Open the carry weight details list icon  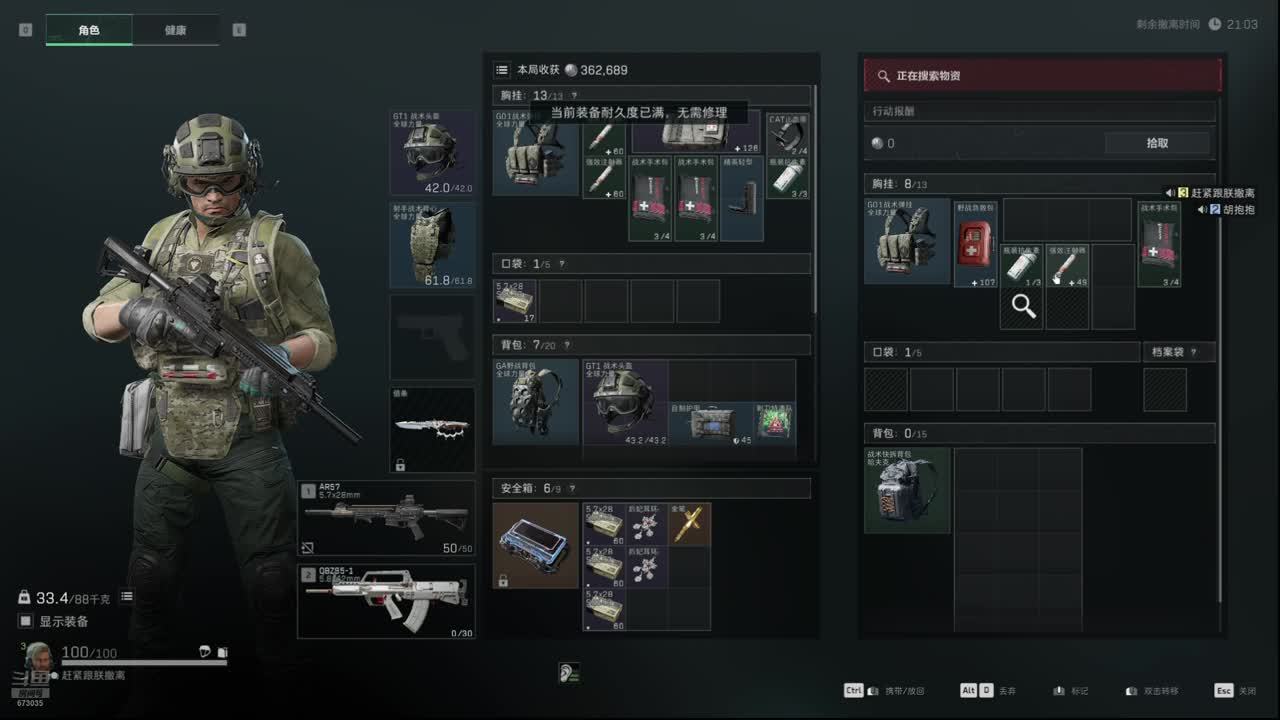[x=127, y=597]
